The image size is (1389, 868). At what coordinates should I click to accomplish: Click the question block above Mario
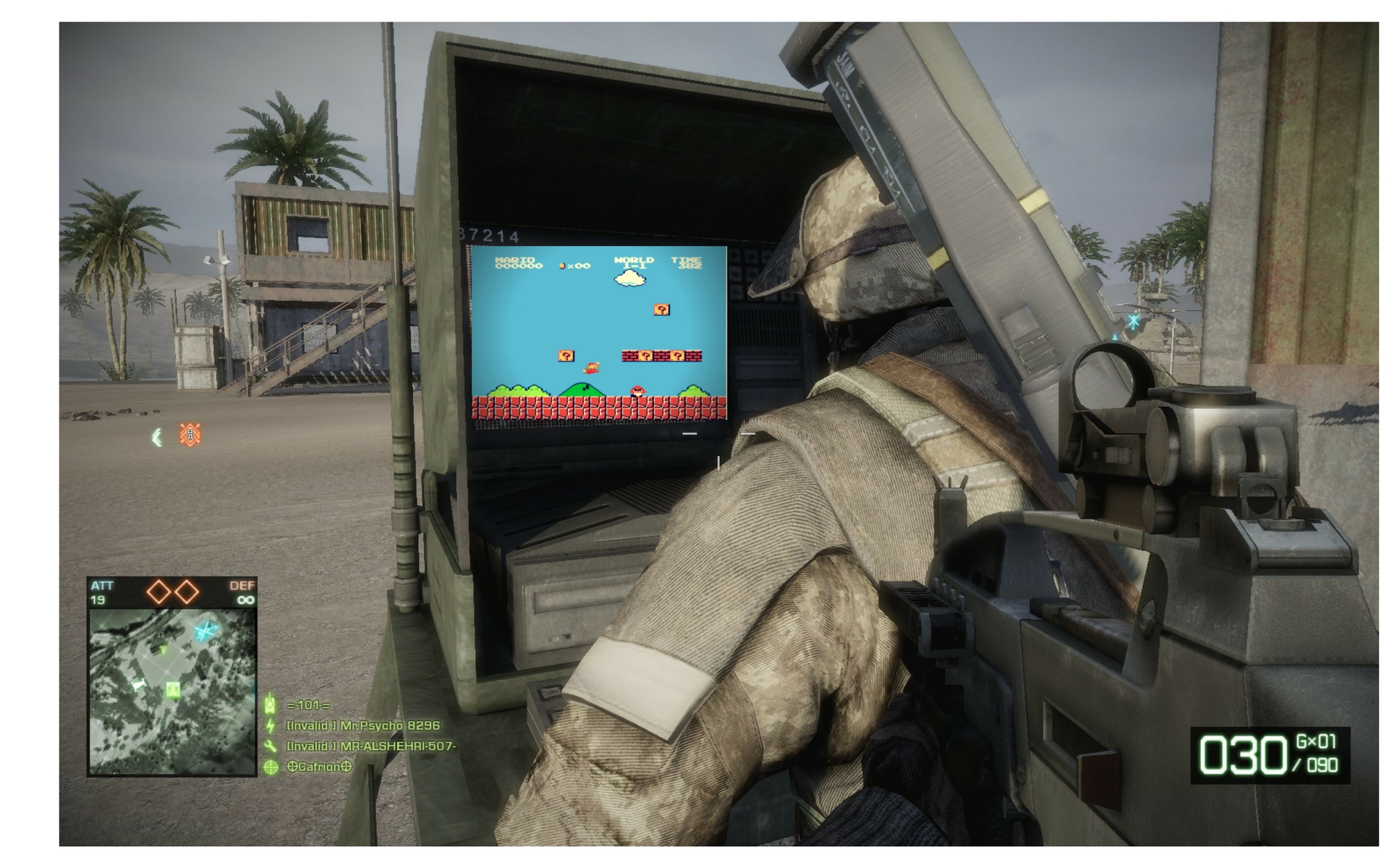tap(566, 357)
